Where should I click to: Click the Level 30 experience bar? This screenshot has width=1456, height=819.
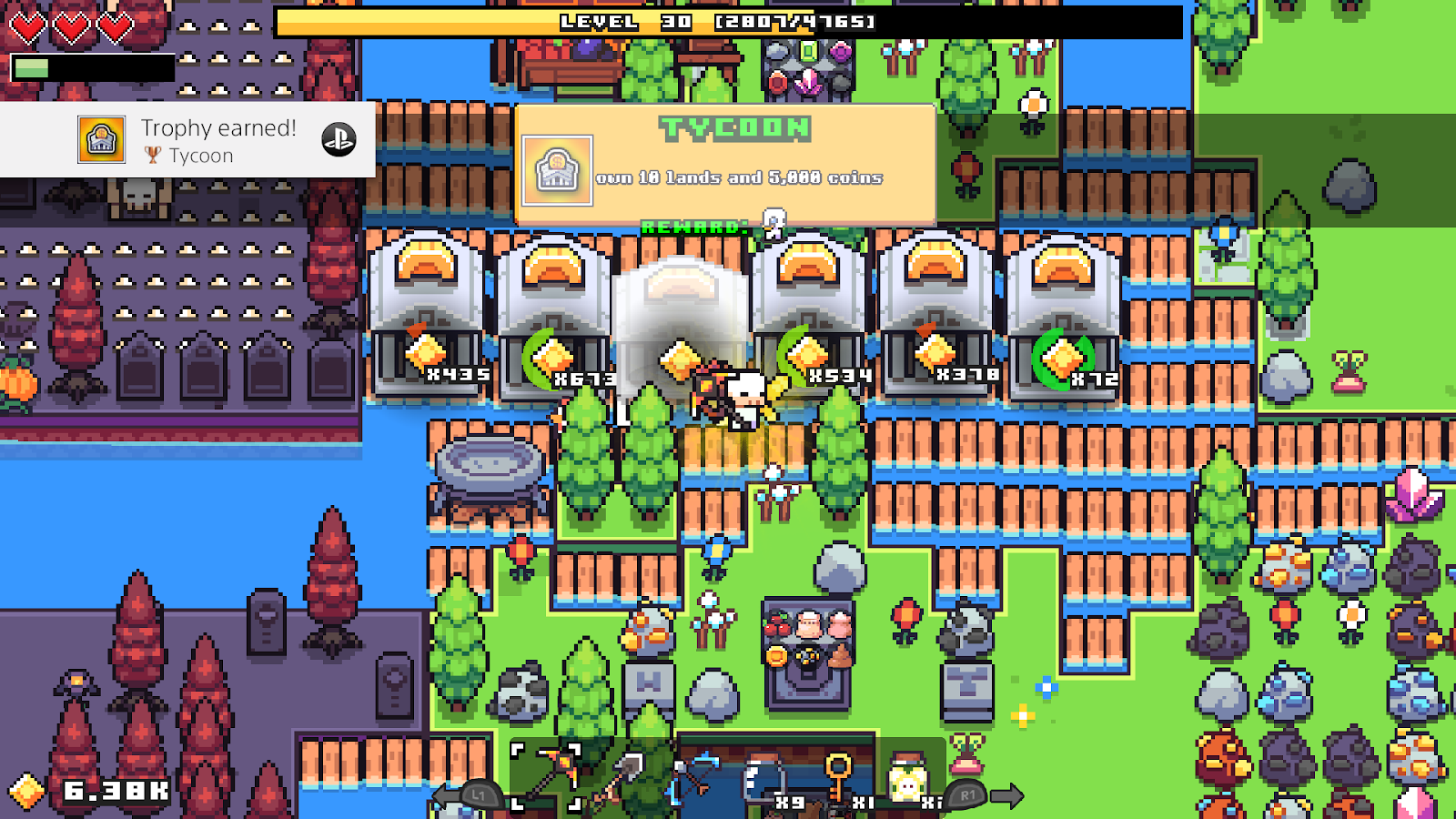[x=719, y=22]
